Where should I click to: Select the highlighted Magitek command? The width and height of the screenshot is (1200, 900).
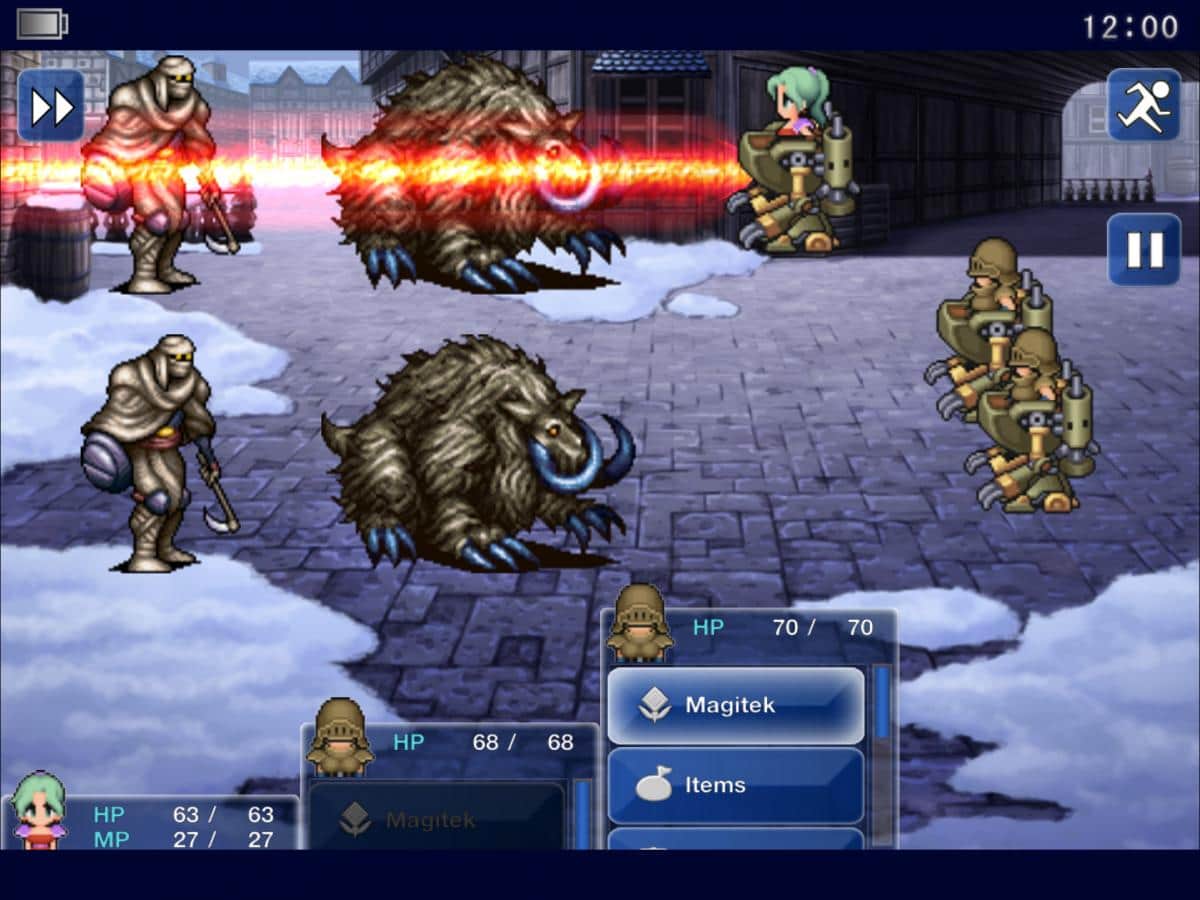click(x=735, y=705)
